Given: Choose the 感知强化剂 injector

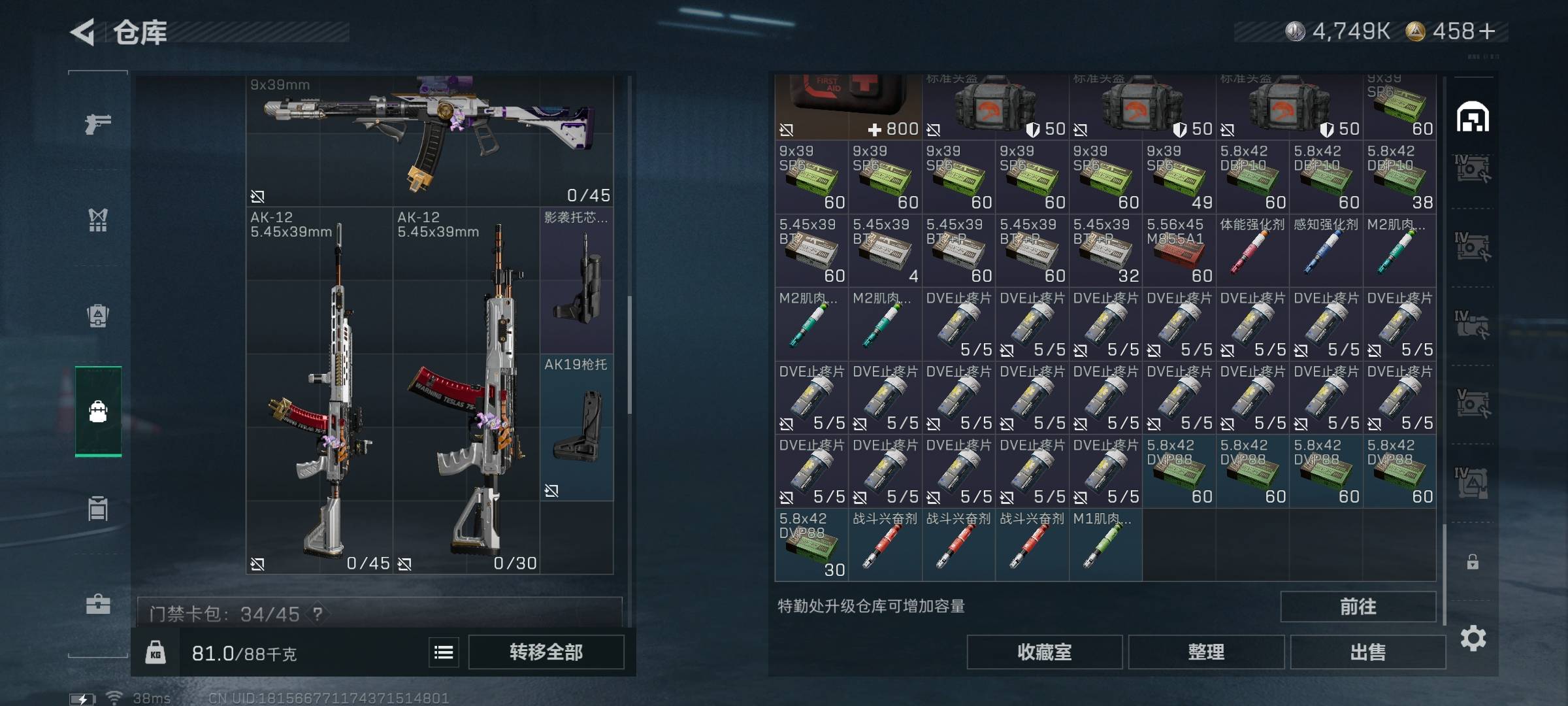Looking at the screenshot, I should [x=1326, y=252].
